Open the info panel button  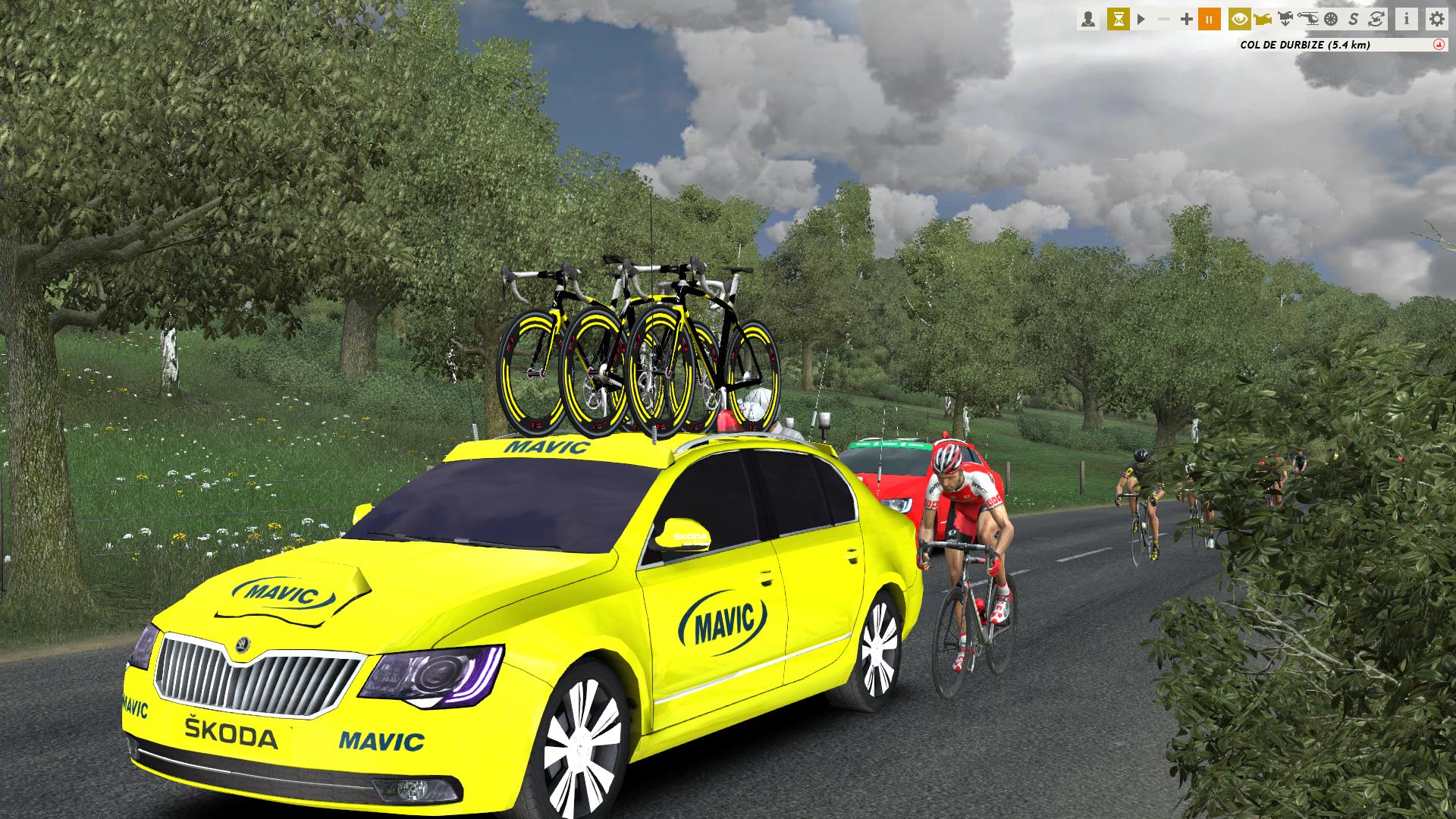click(x=1407, y=19)
